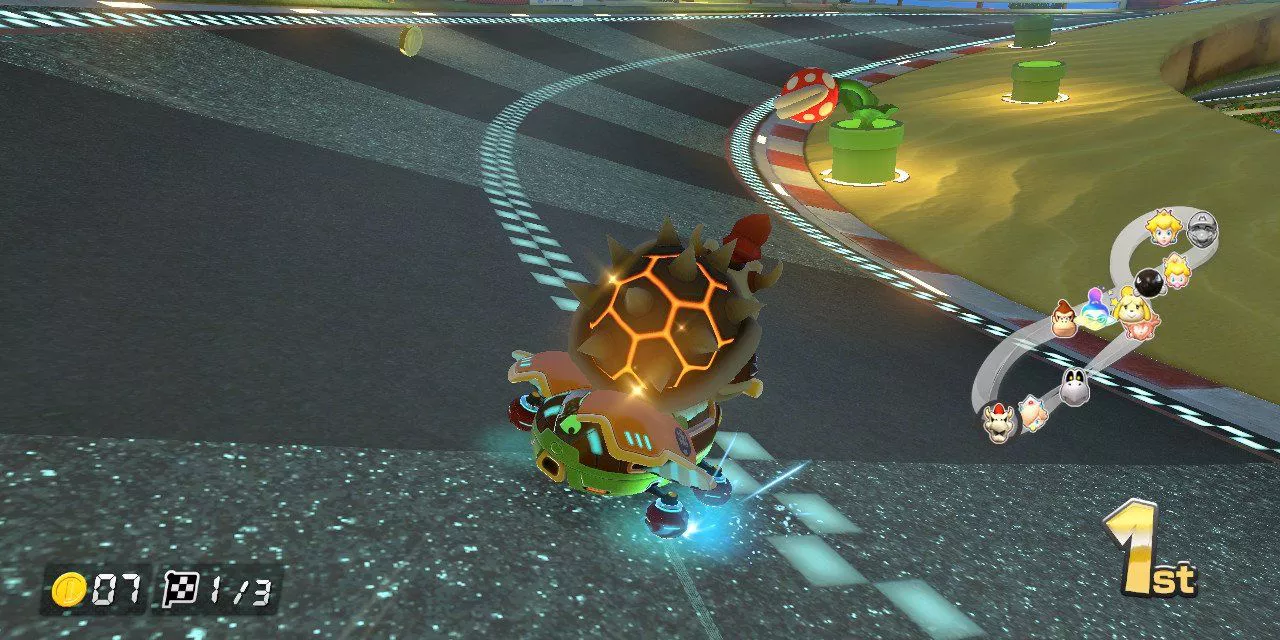Click Donkey Kong's minimap marker
The height and width of the screenshot is (640, 1280).
[1065, 319]
